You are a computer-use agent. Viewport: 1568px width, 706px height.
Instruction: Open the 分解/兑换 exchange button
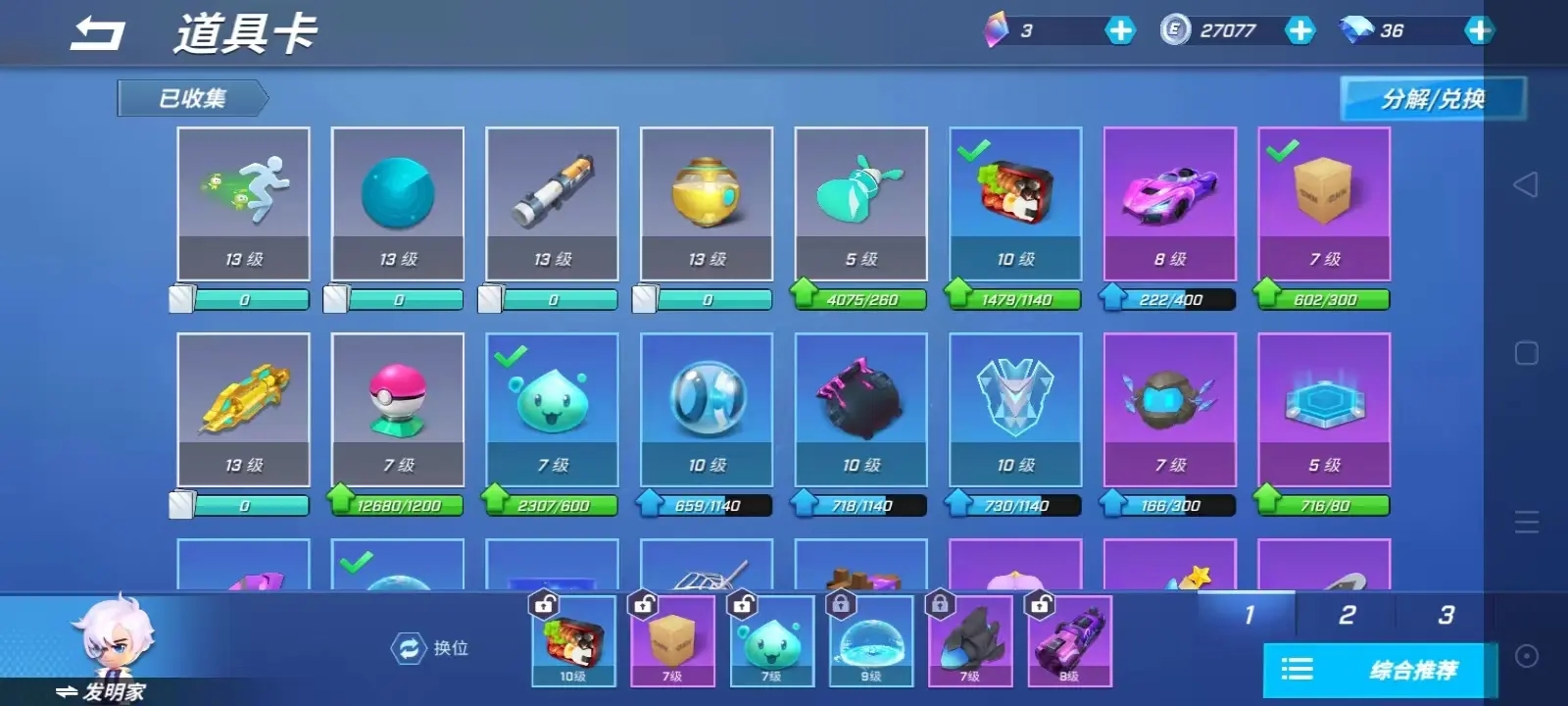1432,99
